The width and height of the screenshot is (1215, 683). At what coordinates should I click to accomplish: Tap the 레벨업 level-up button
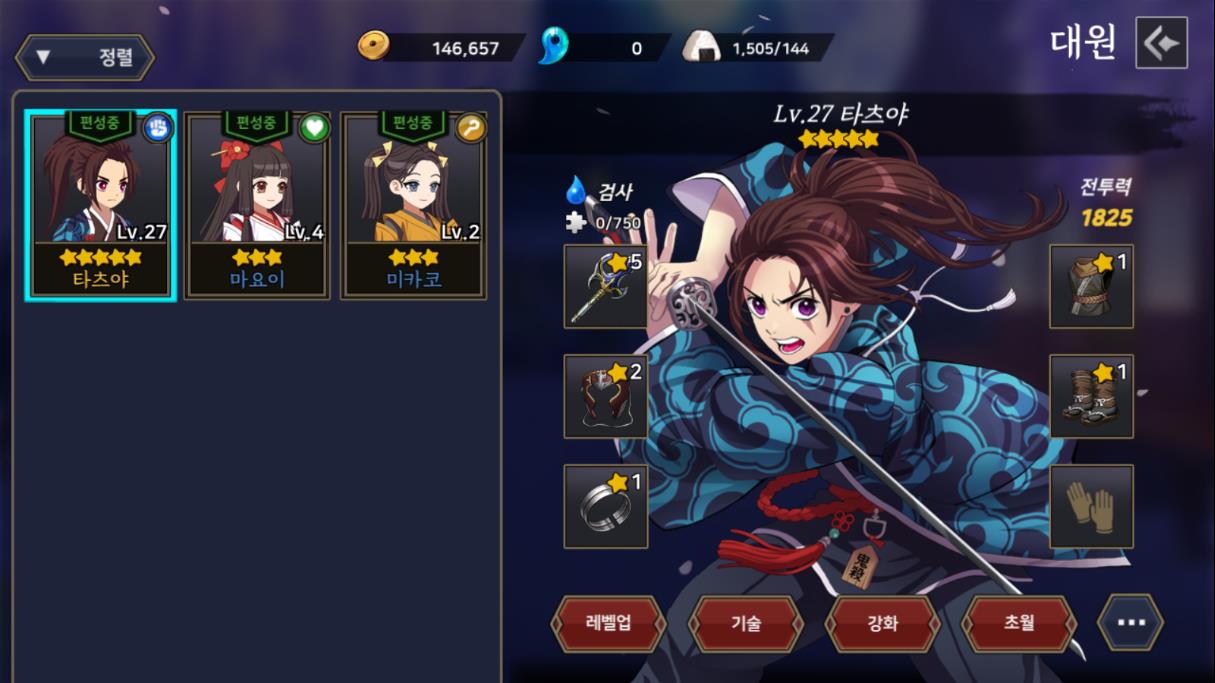[608, 623]
